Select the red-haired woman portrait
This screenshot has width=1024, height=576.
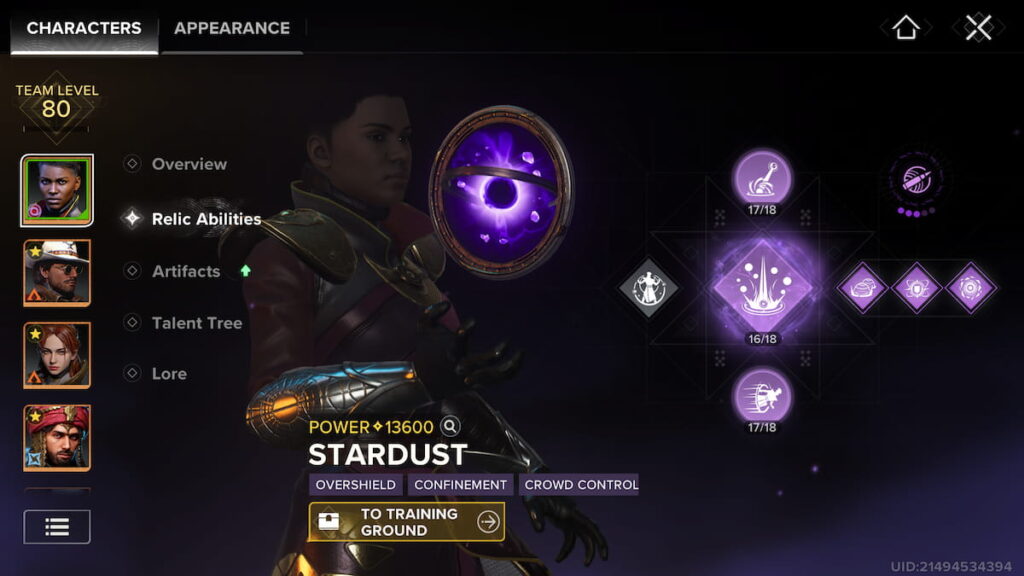[57, 355]
